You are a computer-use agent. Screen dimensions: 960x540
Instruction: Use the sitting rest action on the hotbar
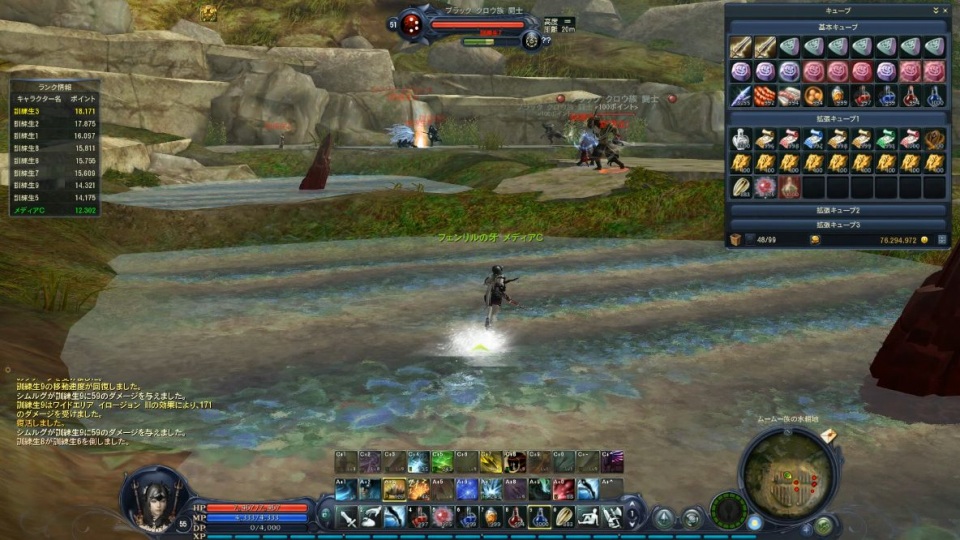589,517
